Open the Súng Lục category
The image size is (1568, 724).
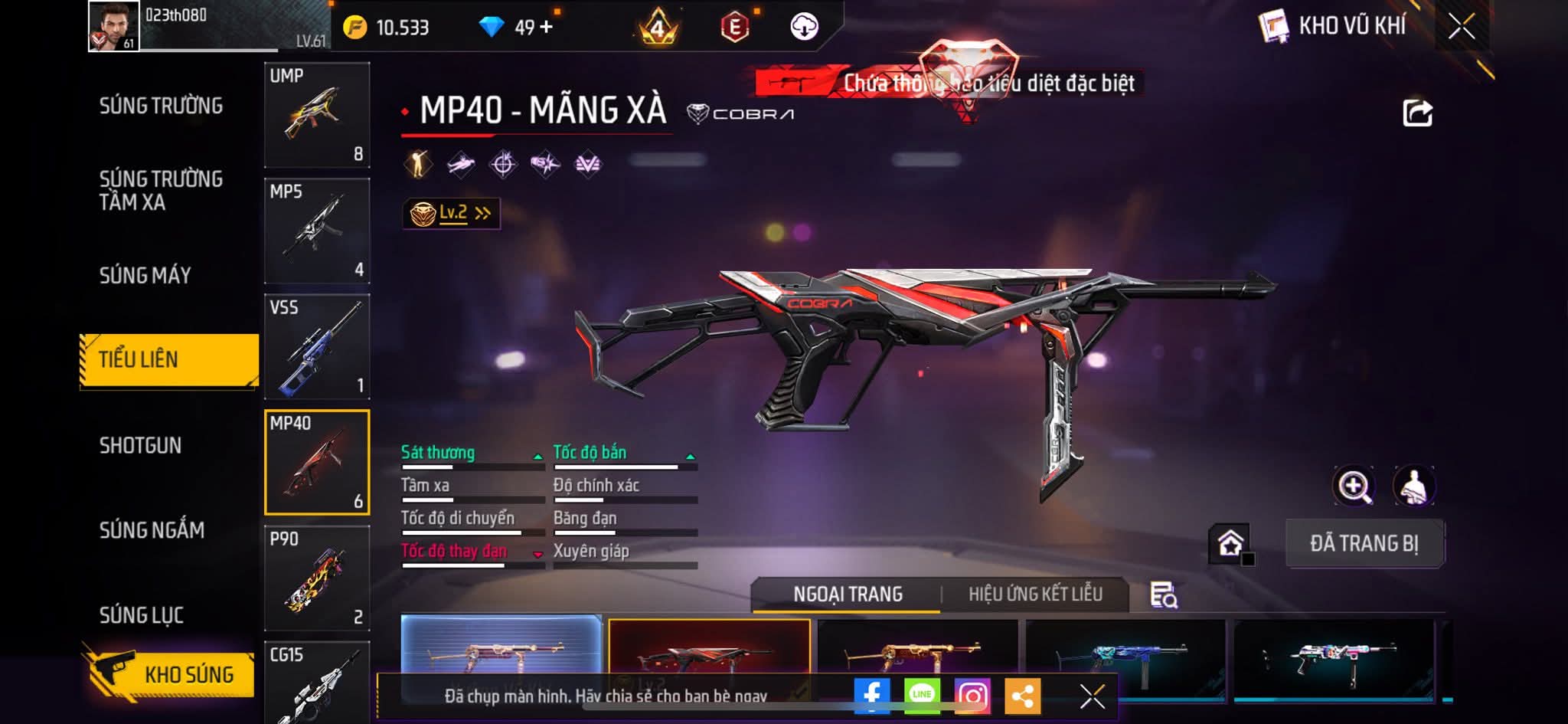(141, 614)
